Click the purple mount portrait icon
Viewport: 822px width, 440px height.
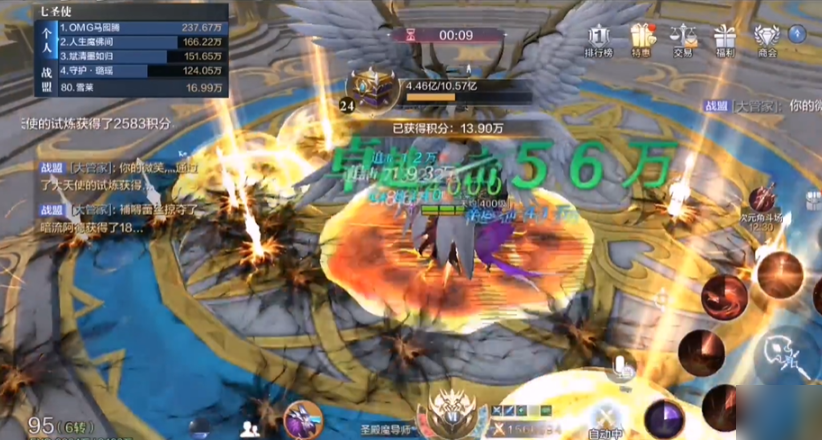(300, 418)
